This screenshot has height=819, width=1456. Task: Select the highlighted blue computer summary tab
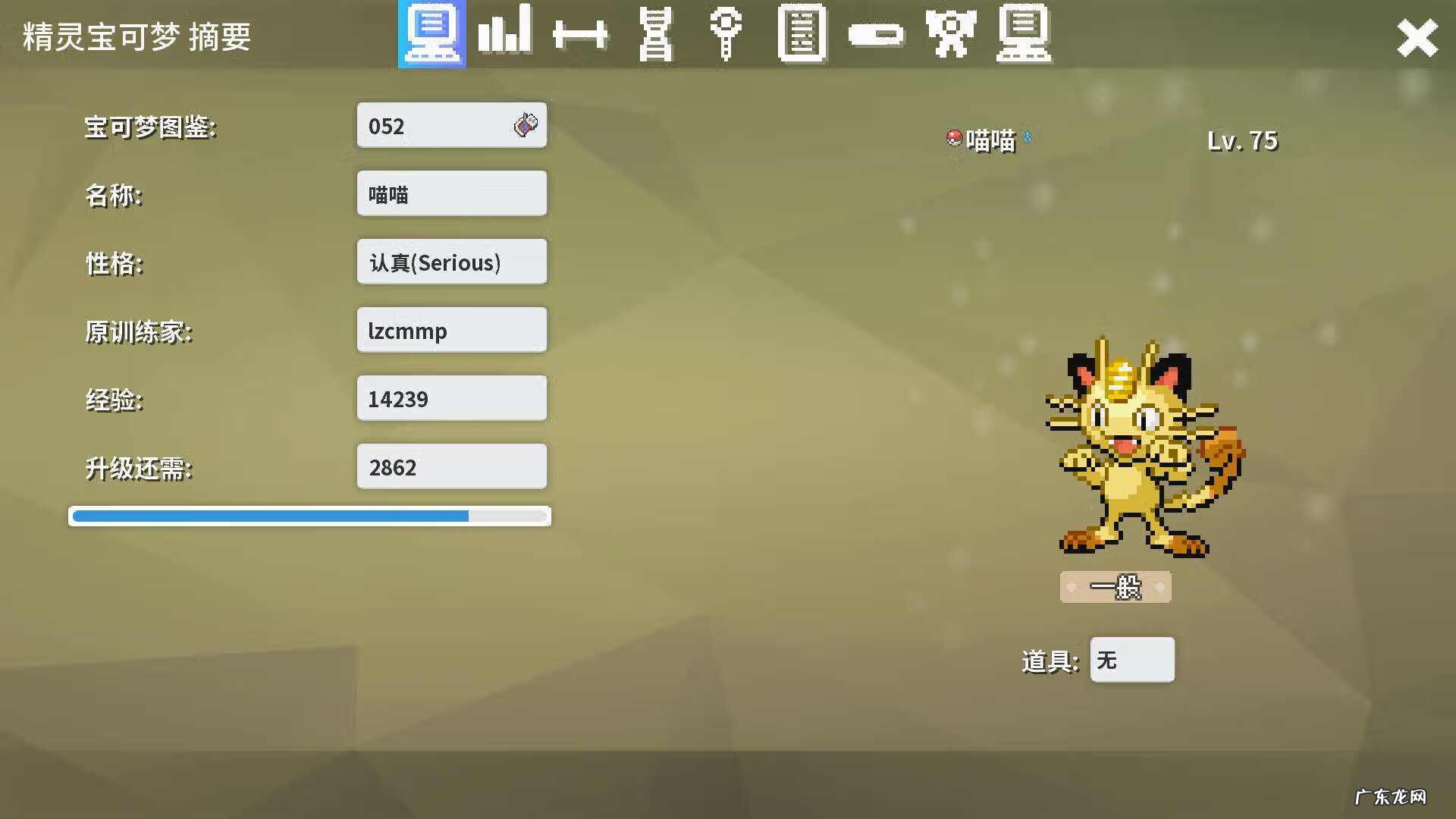431,34
